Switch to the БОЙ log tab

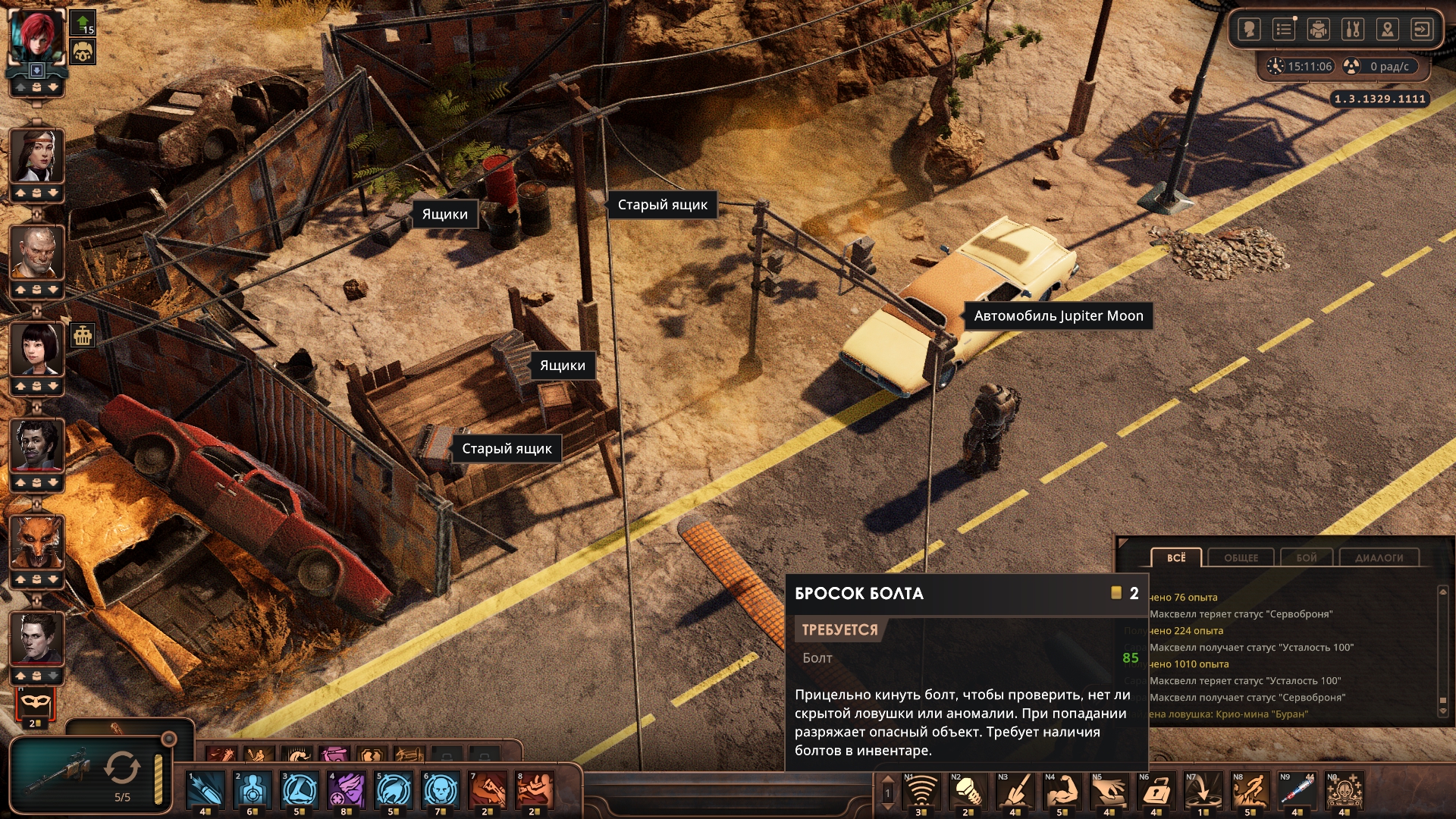pyautogui.click(x=1307, y=557)
